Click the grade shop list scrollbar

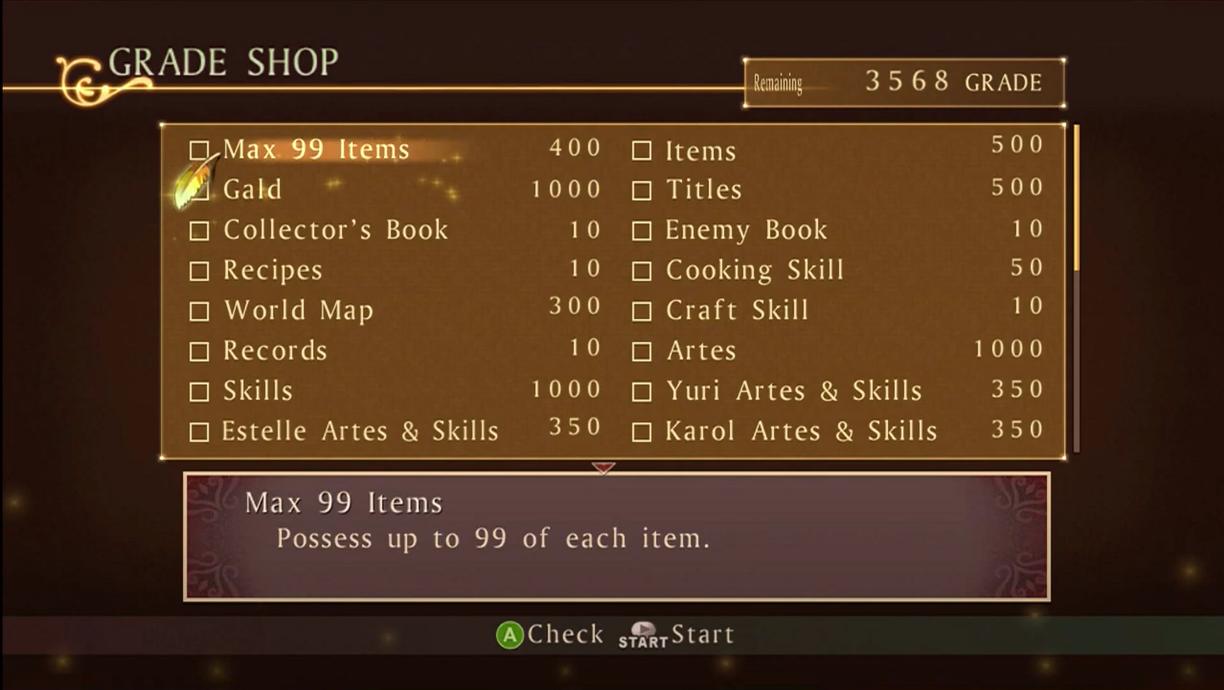tap(1076, 198)
